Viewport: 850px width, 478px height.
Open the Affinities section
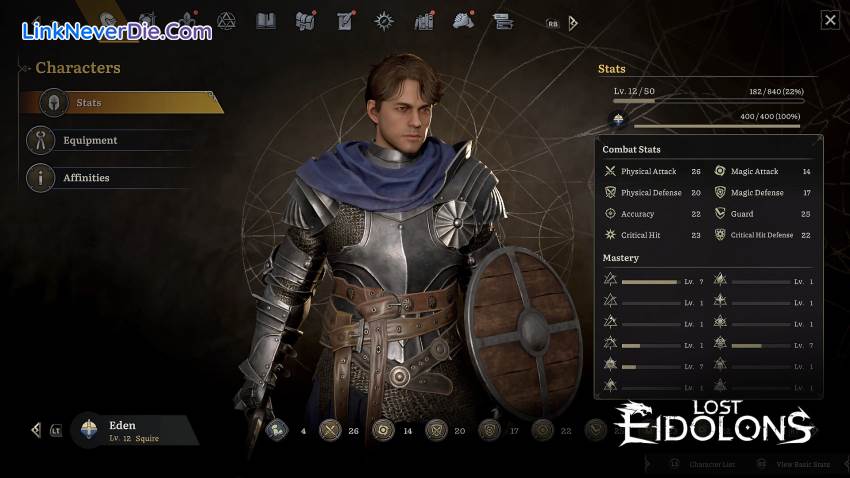point(86,178)
